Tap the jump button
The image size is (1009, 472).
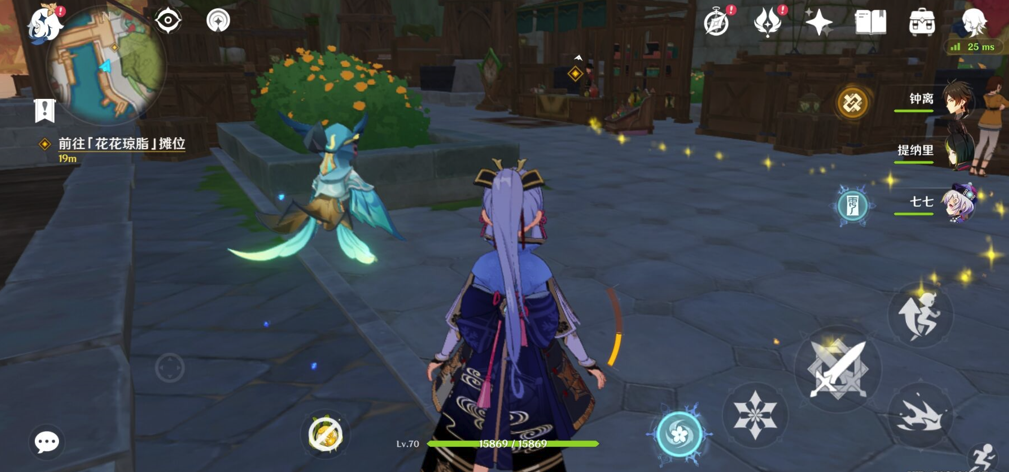pos(919,314)
